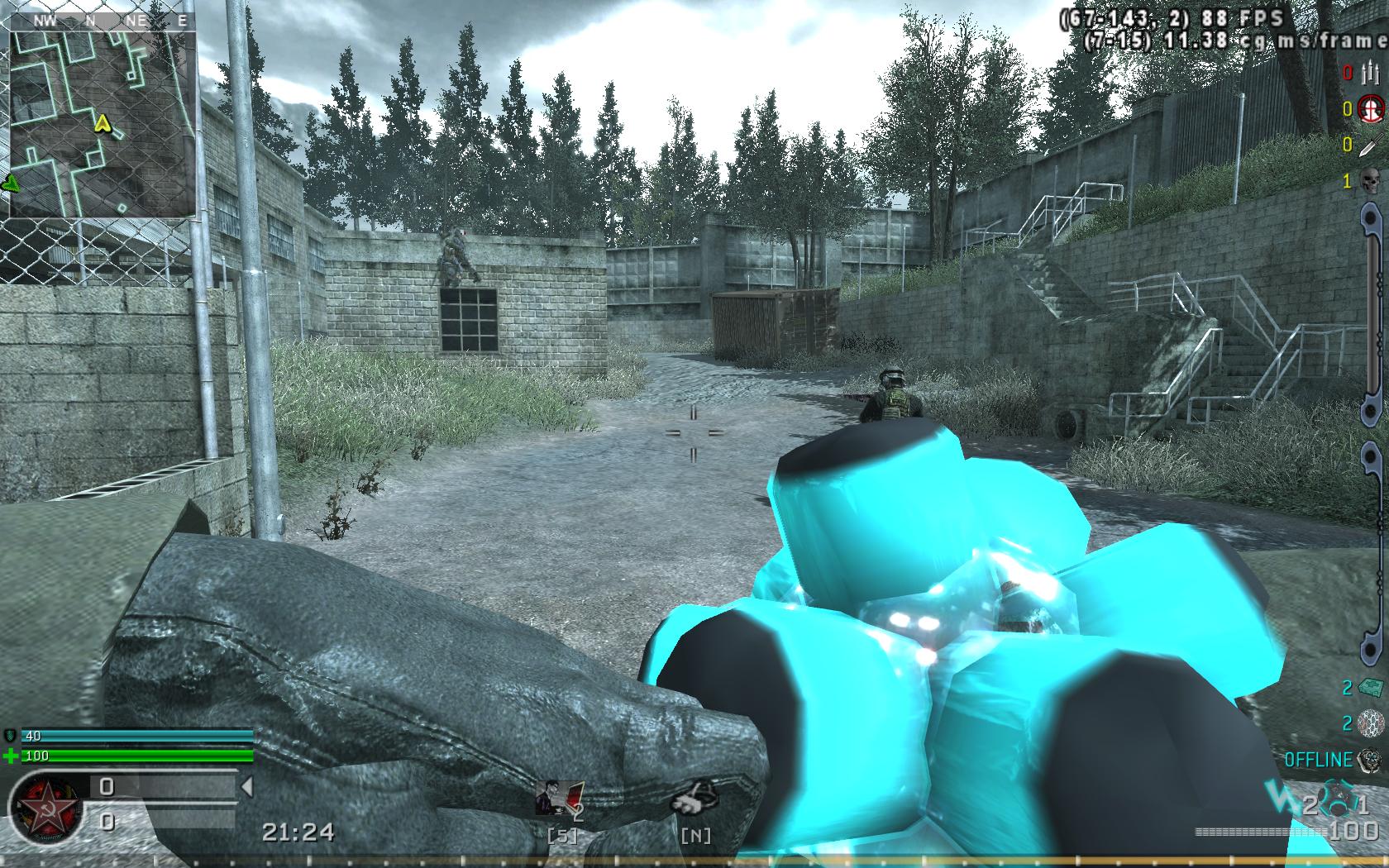Select the yellow player arrow on the minimap

103,124
